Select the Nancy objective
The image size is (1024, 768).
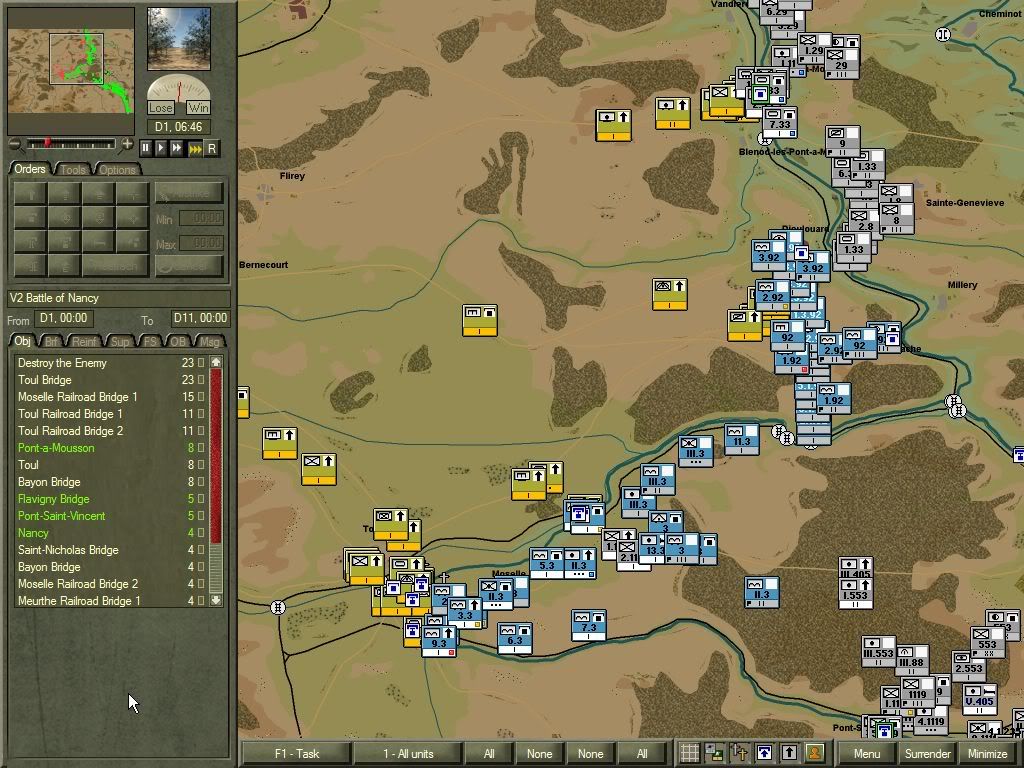33,533
